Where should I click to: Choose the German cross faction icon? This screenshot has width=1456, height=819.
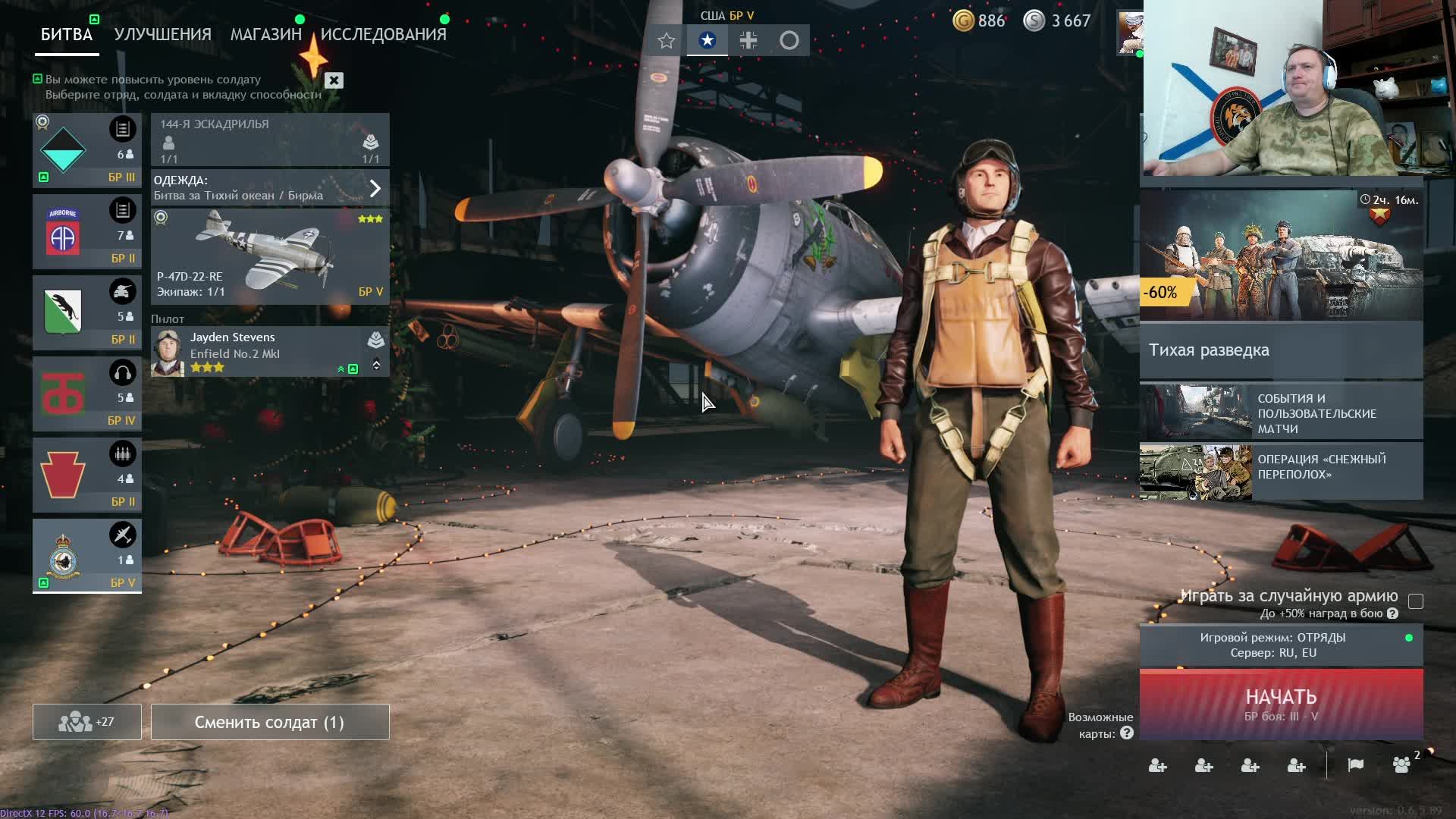click(x=748, y=41)
